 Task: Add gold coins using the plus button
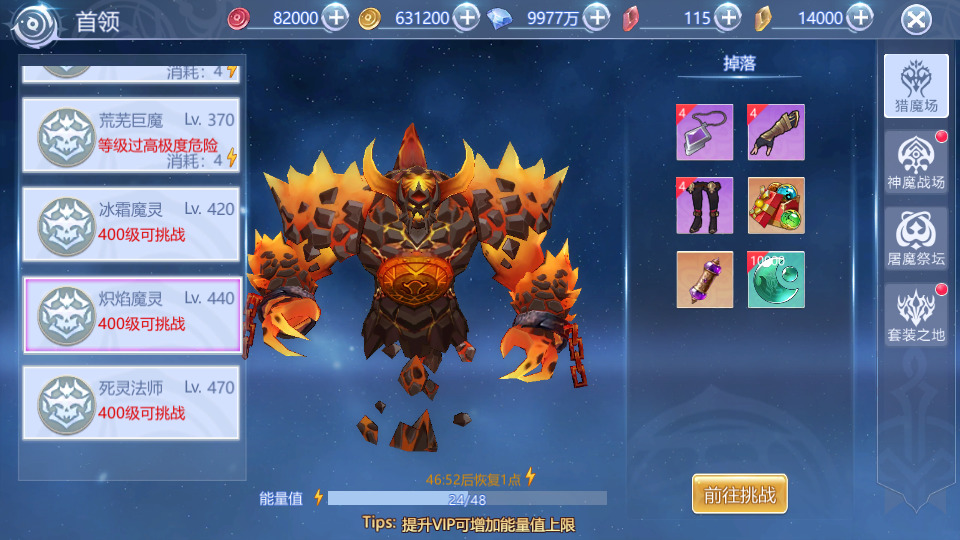pos(467,17)
